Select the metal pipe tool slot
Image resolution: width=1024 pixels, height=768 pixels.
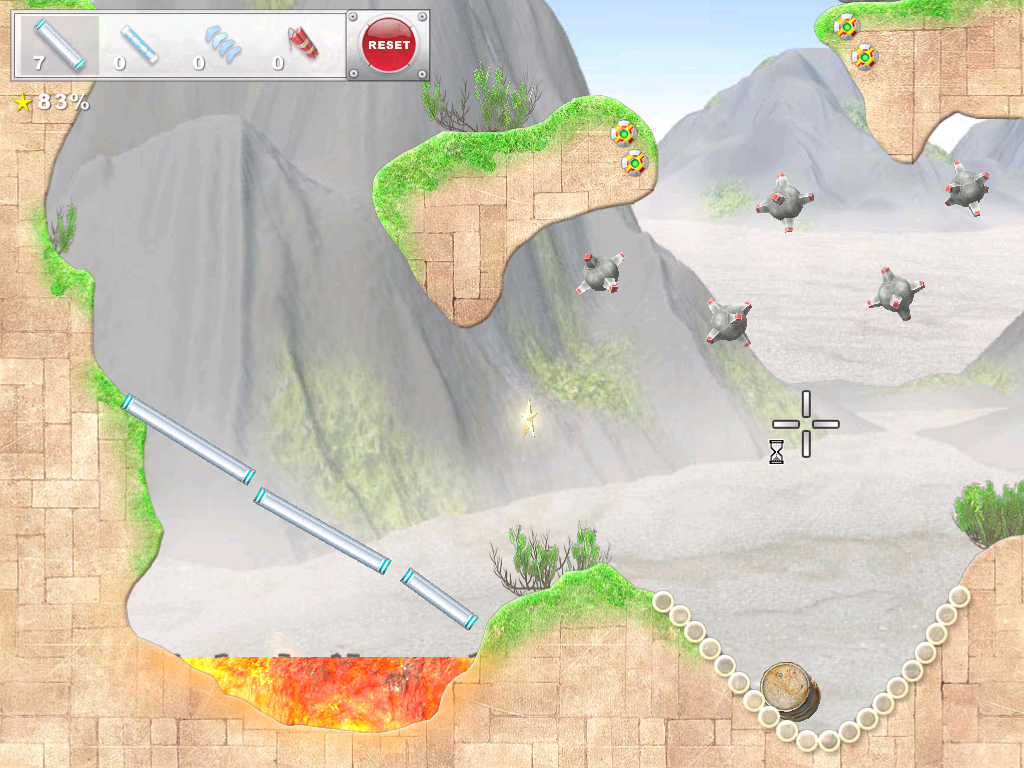58,45
